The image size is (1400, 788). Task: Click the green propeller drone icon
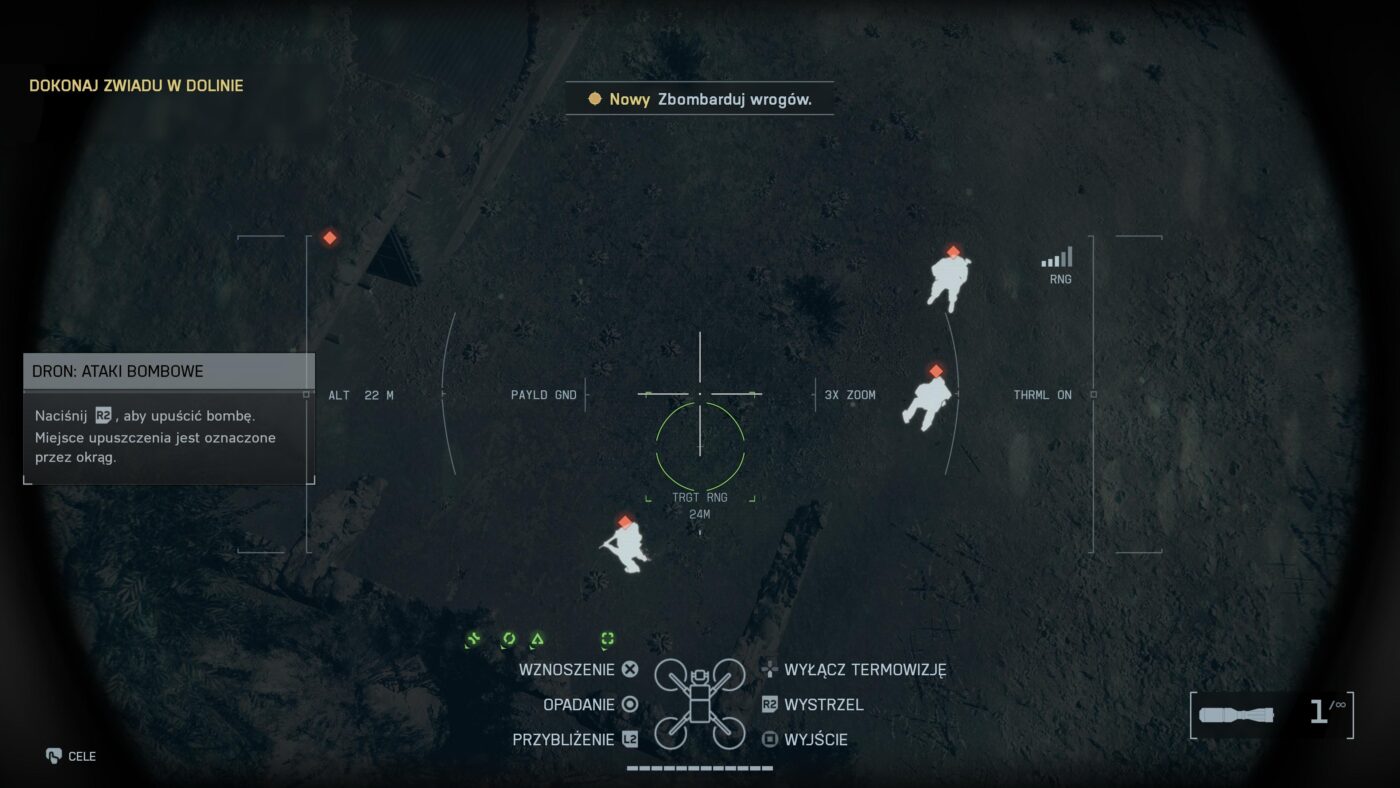click(x=474, y=639)
